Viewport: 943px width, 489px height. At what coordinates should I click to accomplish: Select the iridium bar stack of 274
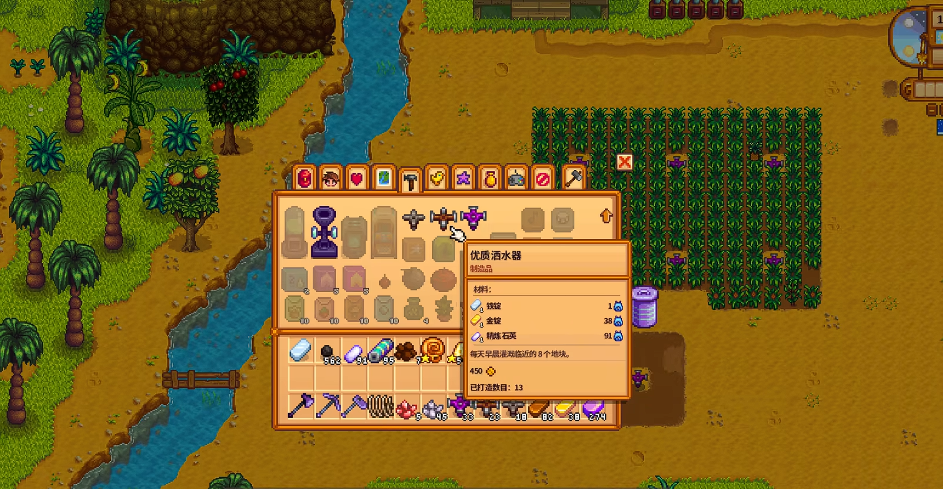point(594,406)
